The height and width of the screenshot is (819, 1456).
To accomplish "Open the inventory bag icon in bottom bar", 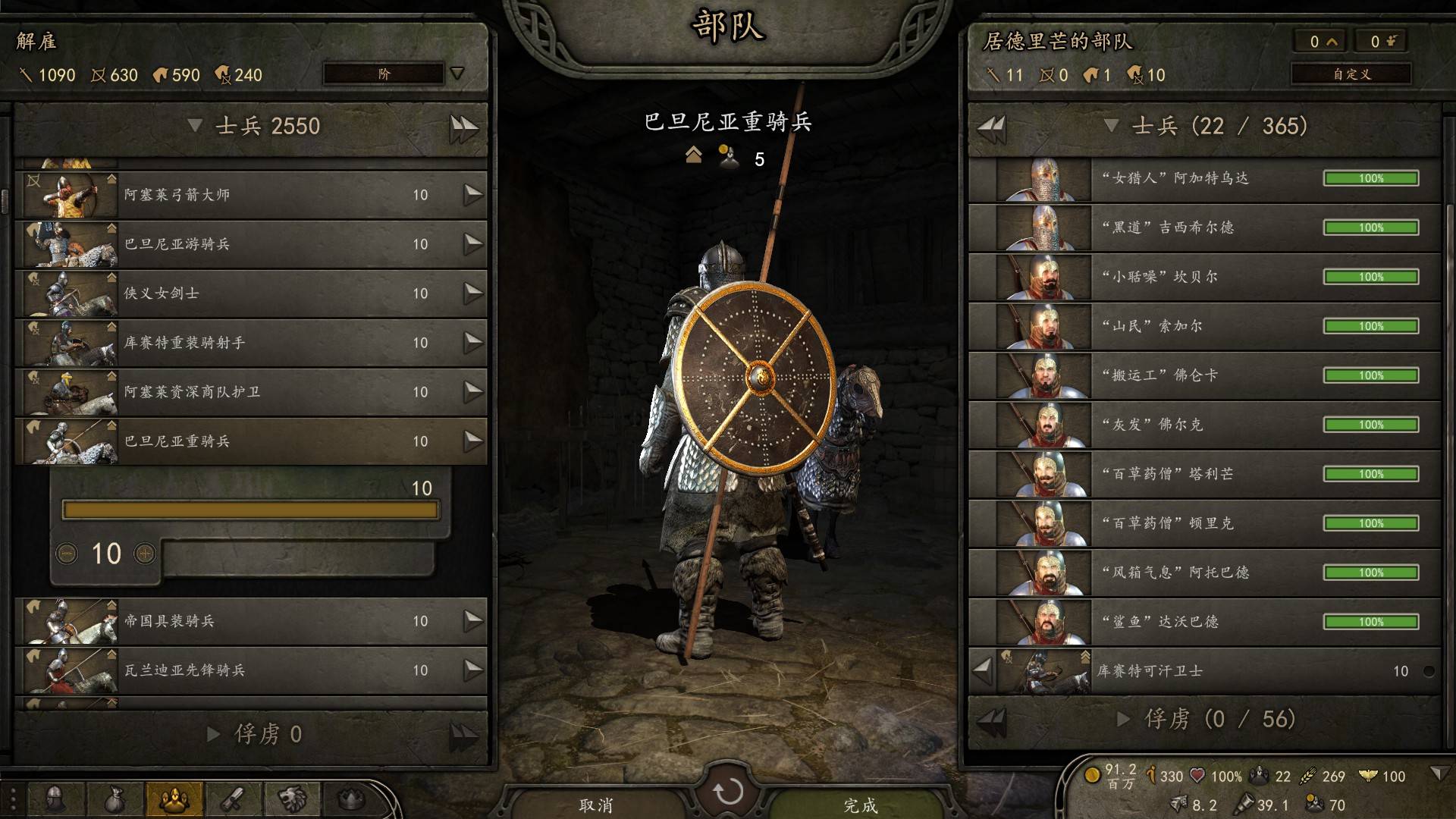I will [x=115, y=799].
